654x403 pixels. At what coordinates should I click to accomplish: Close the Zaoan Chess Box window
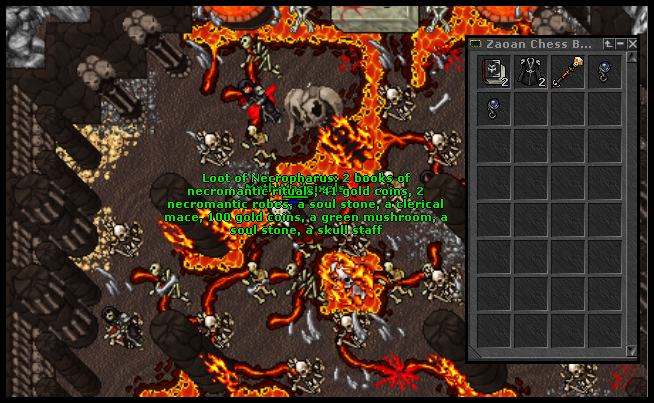[632, 44]
